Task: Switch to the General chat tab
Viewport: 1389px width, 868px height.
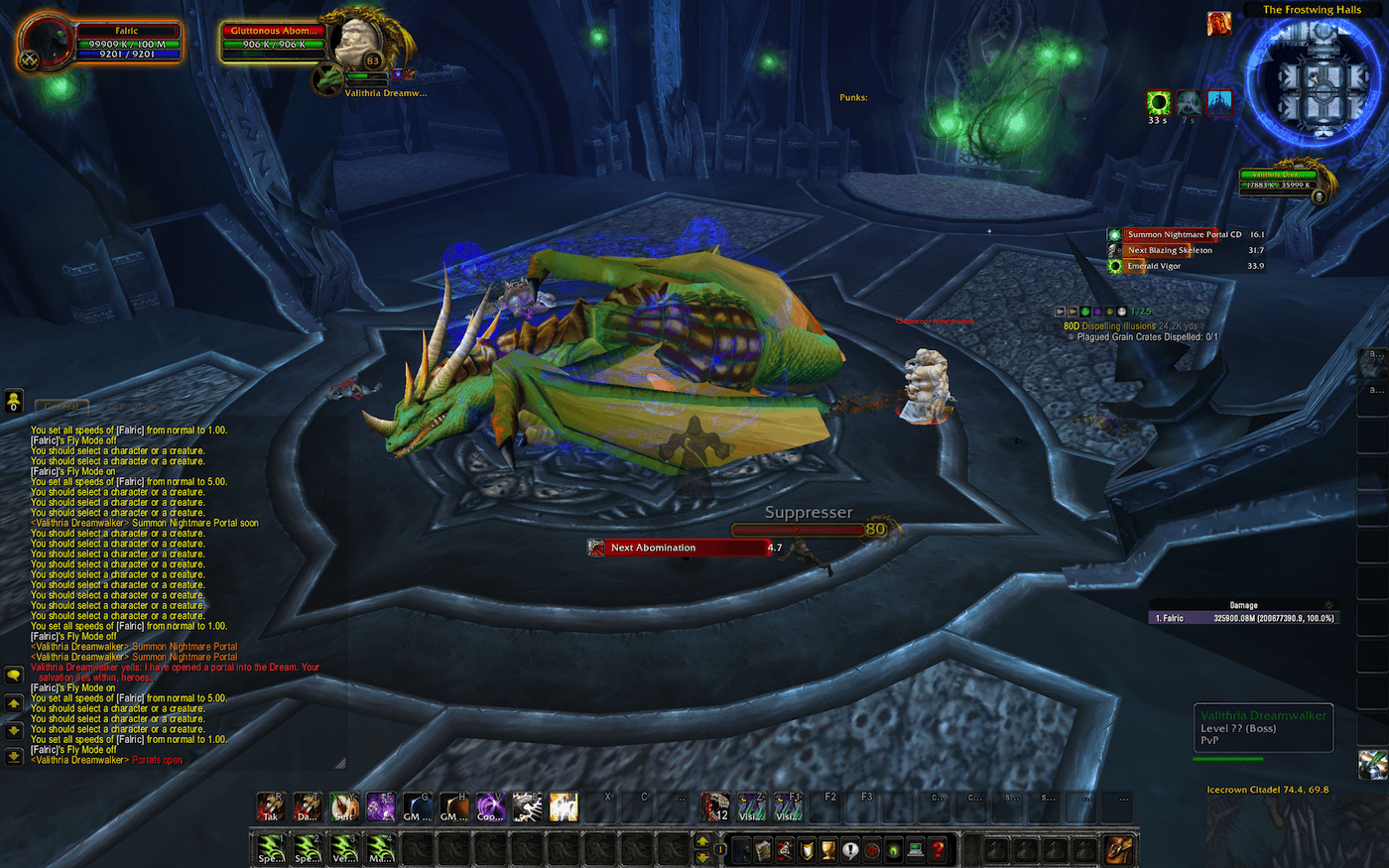Action: coord(62,407)
